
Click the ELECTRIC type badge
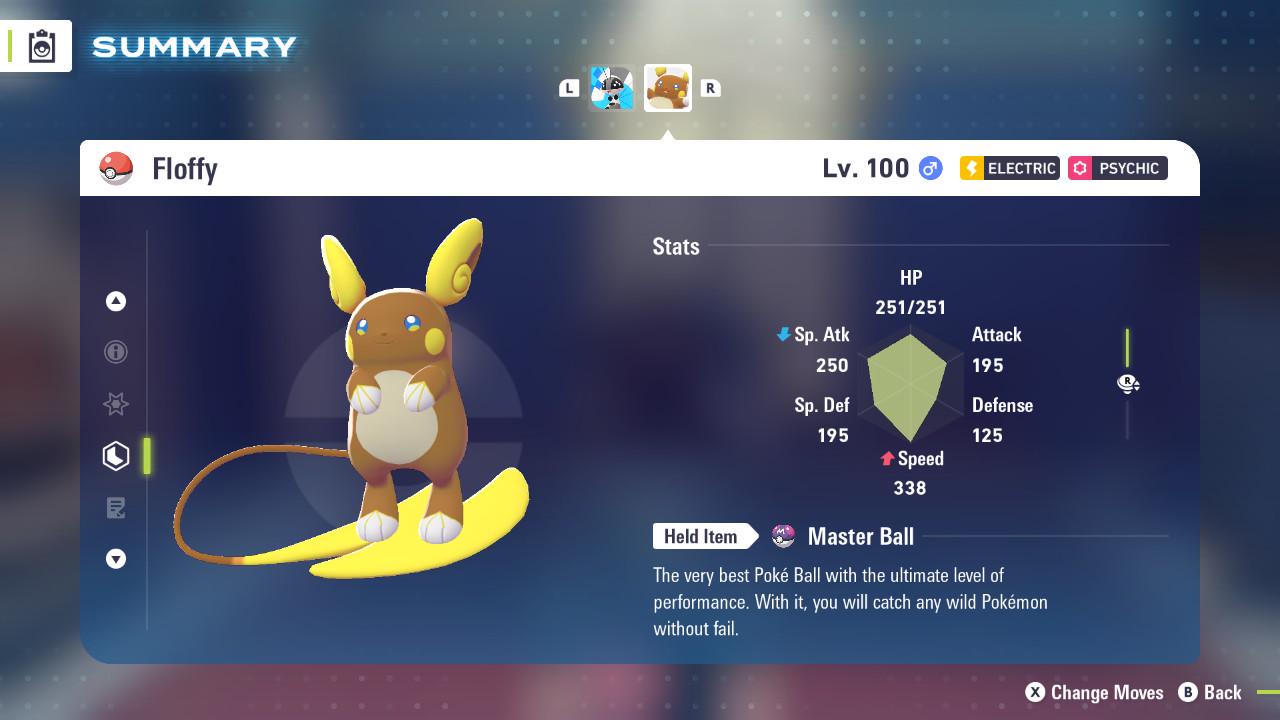point(1008,168)
